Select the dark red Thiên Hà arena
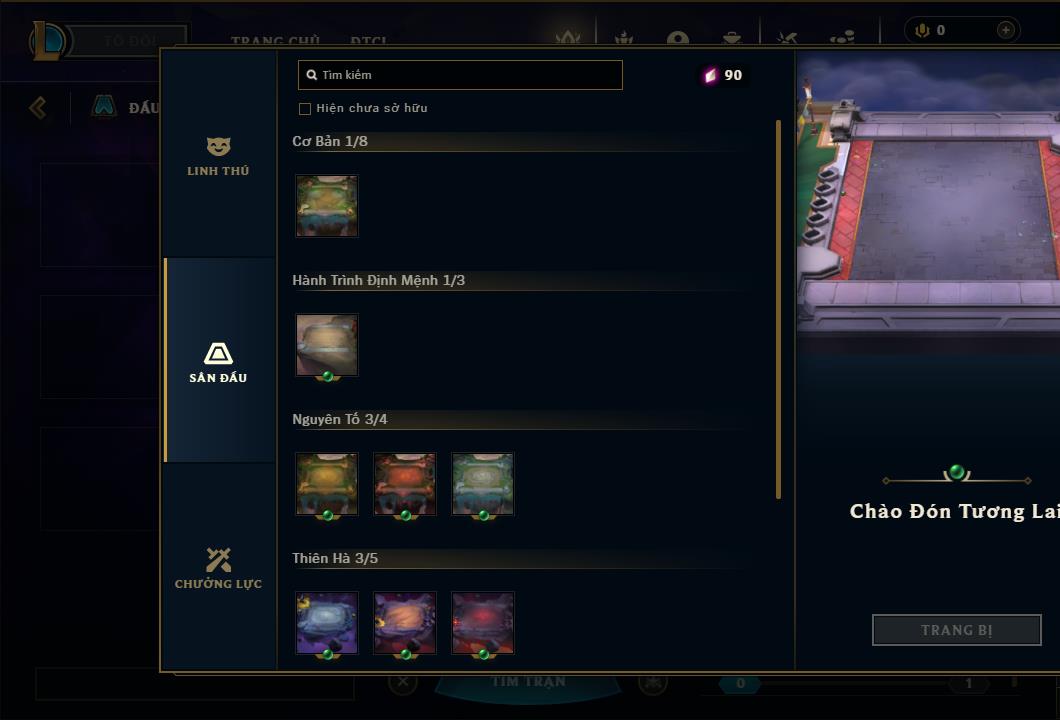This screenshot has width=1060, height=720. click(483, 623)
